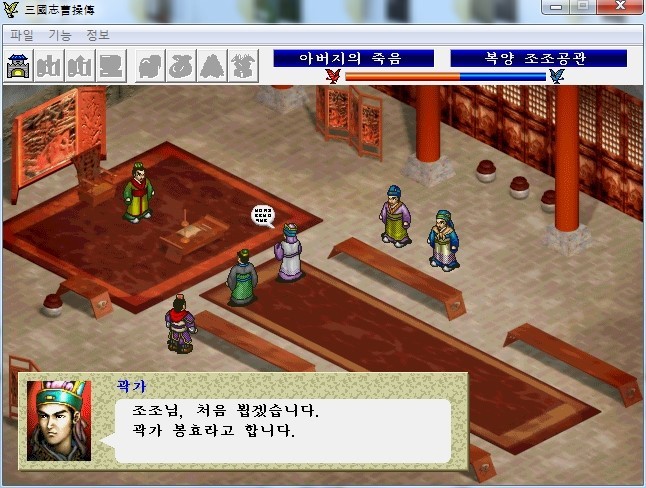Click the greyed-out money bag toolbar icon

coord(180,66)
